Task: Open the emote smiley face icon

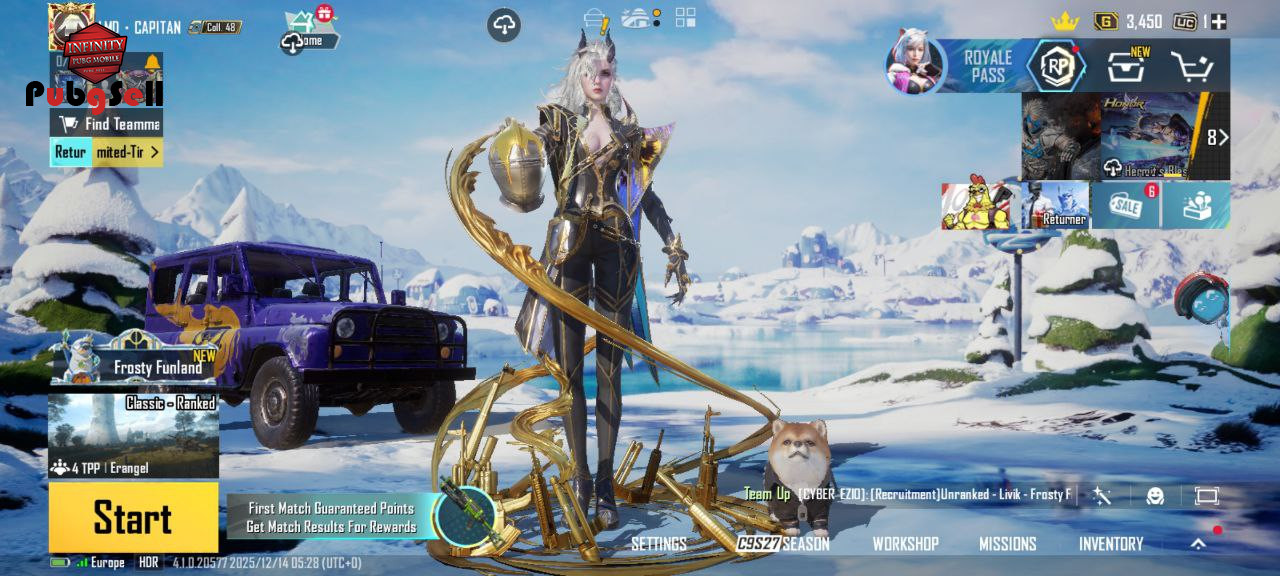Action: point(1155,496)
